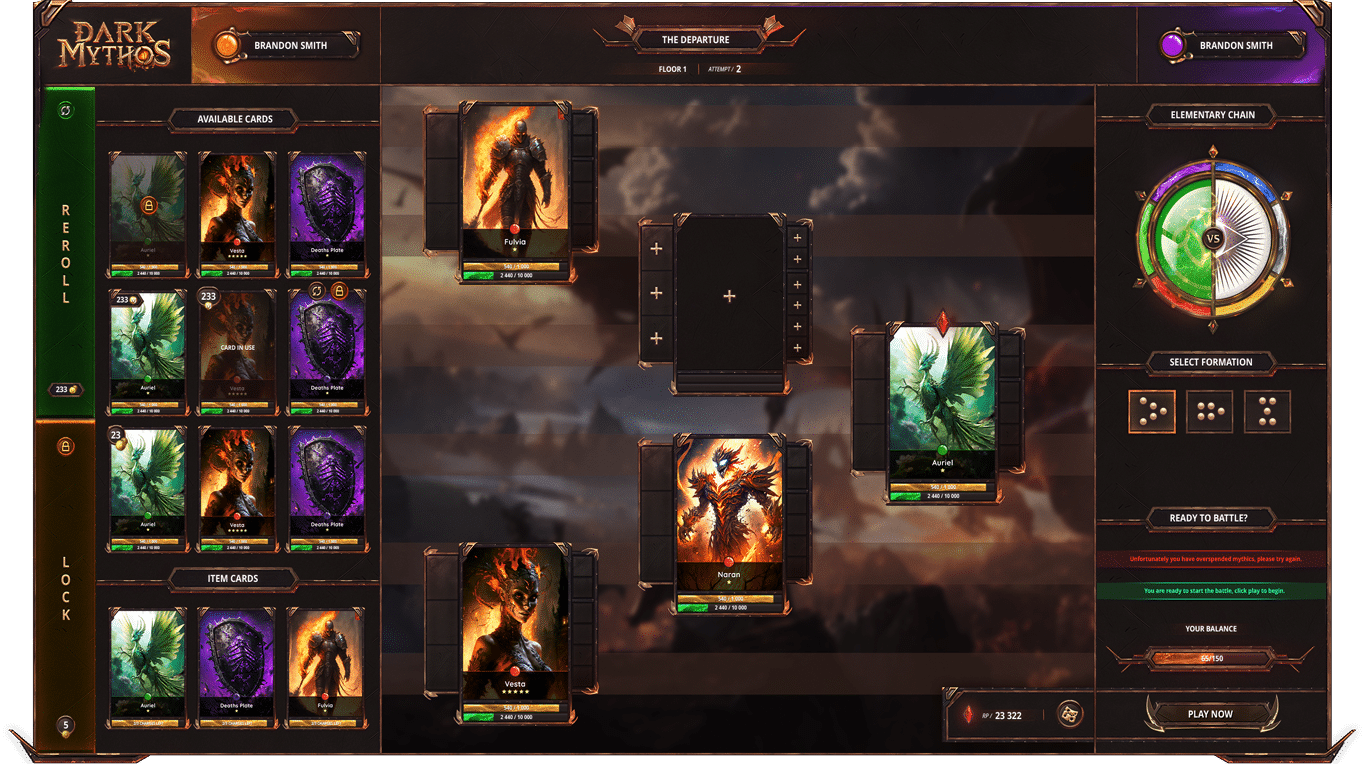Select the large Auriel card on the battlefield

942,412
